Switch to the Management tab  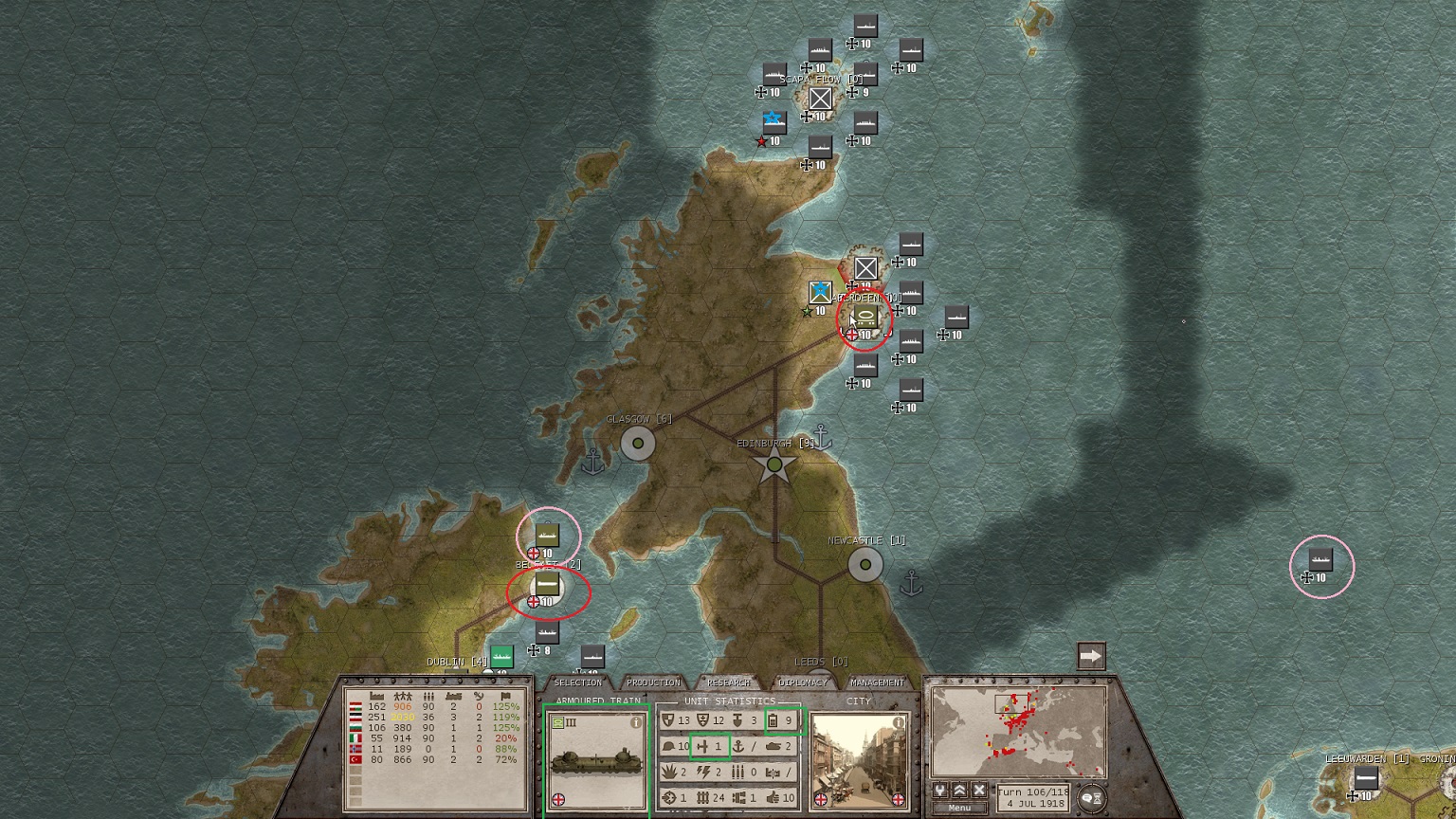pos(877,682)
